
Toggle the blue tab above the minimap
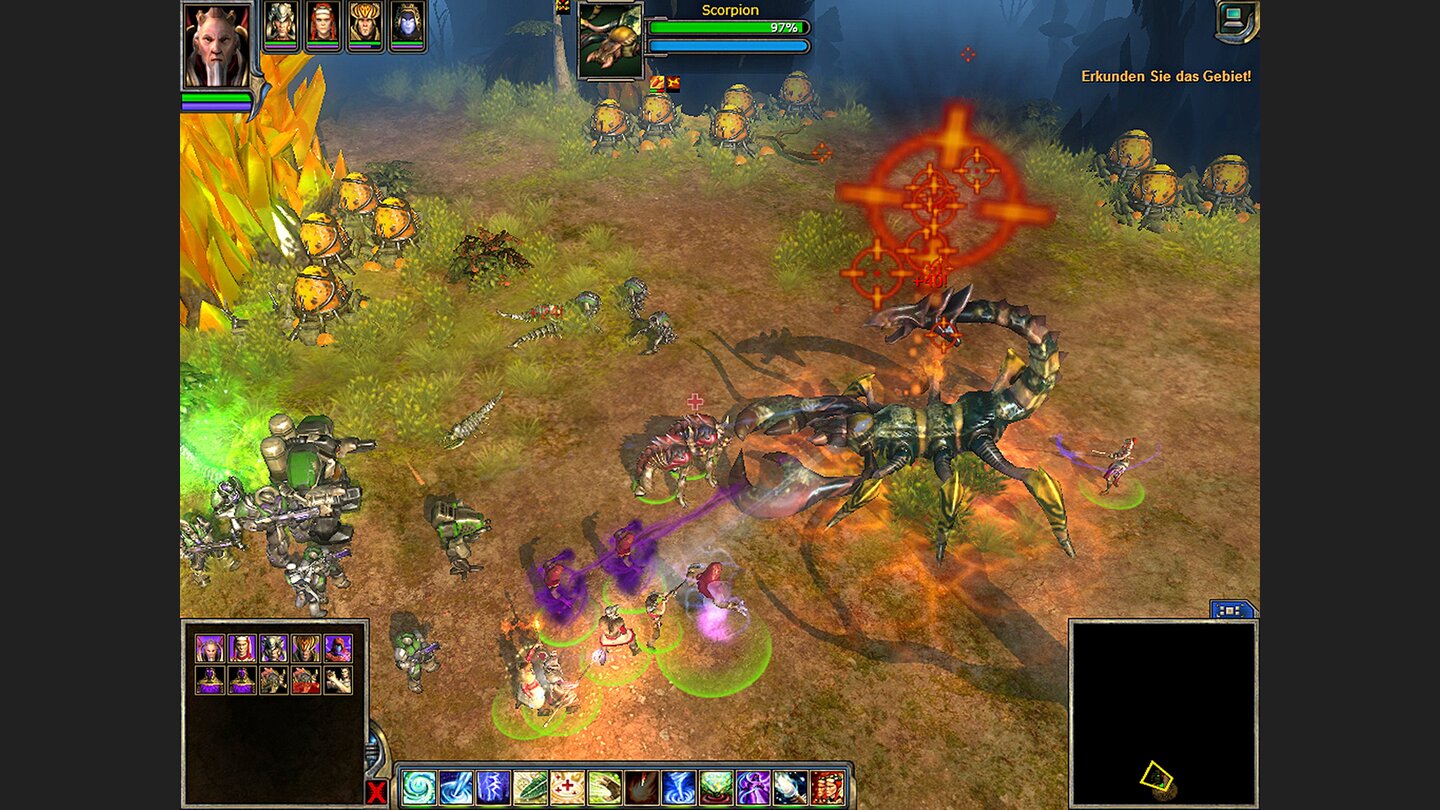tap(1232, 609)
